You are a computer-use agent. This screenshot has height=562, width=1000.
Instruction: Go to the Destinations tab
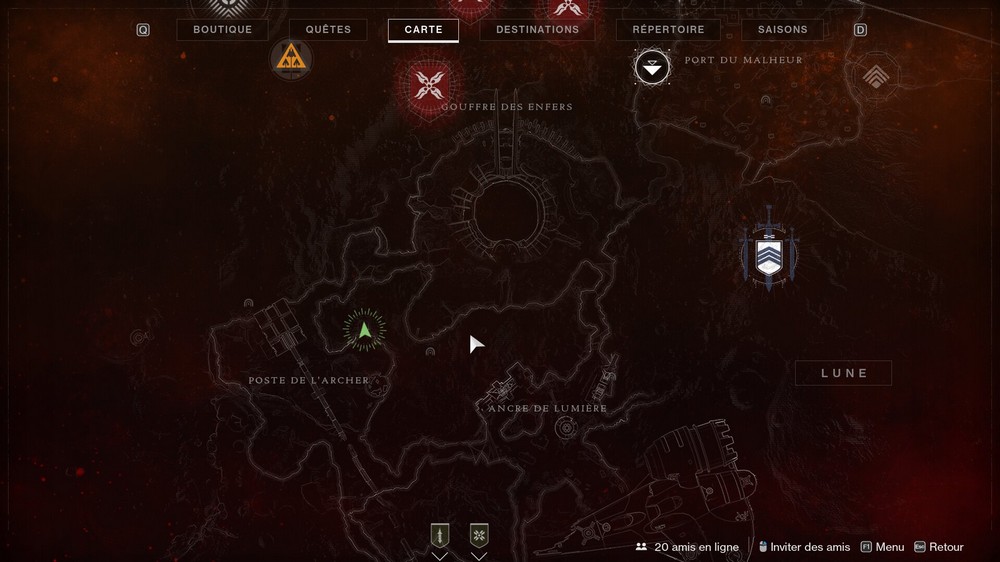[537, 30]
